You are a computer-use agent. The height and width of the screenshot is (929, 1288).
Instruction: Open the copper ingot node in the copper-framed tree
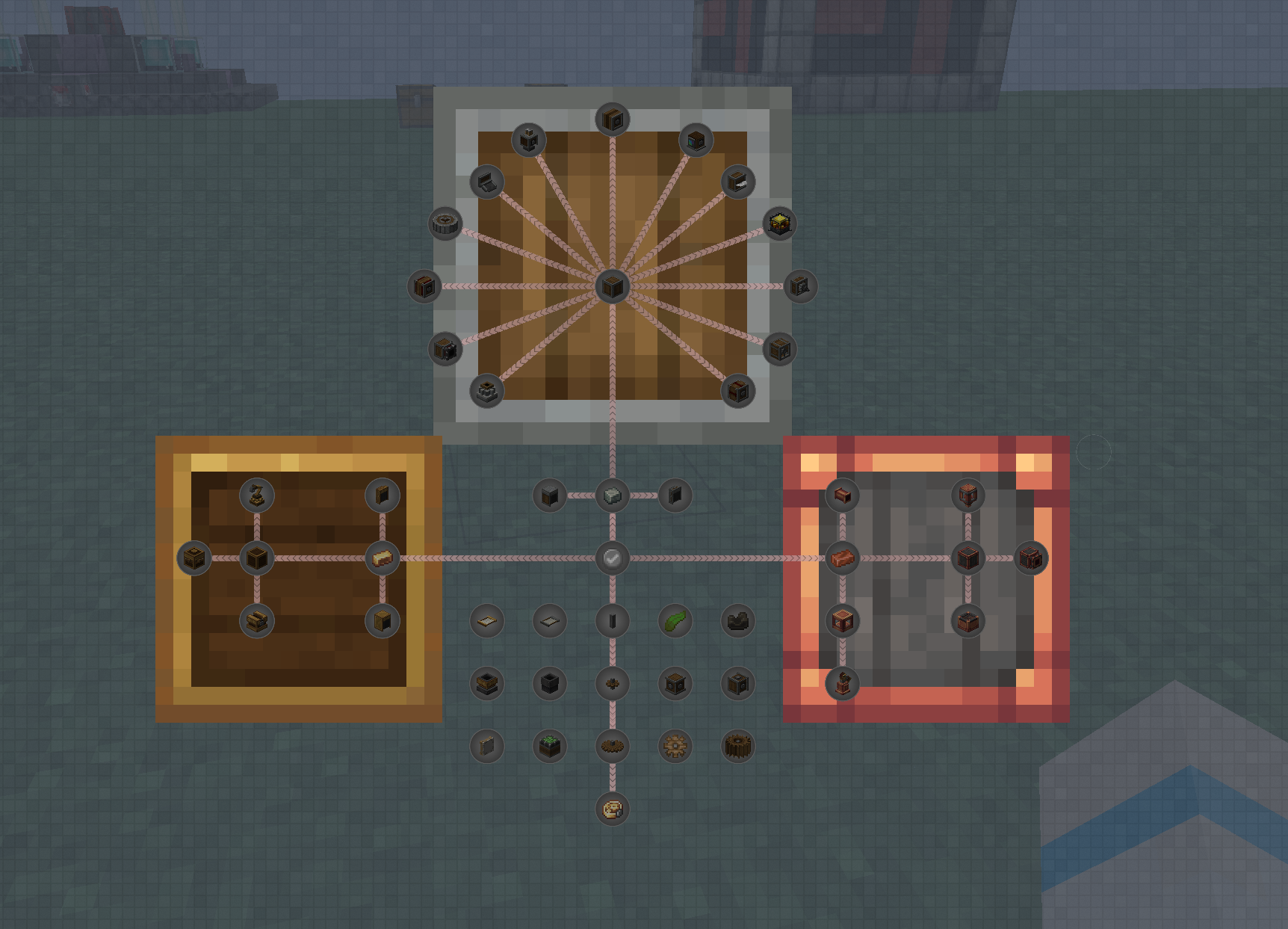coord(842,557)
